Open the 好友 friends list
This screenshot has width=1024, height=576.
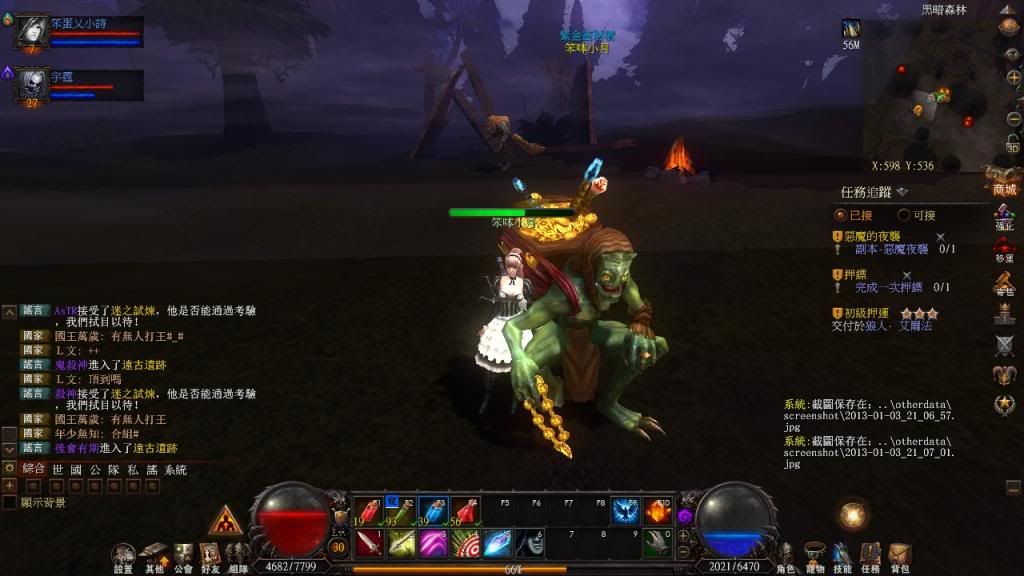[210, 555]
